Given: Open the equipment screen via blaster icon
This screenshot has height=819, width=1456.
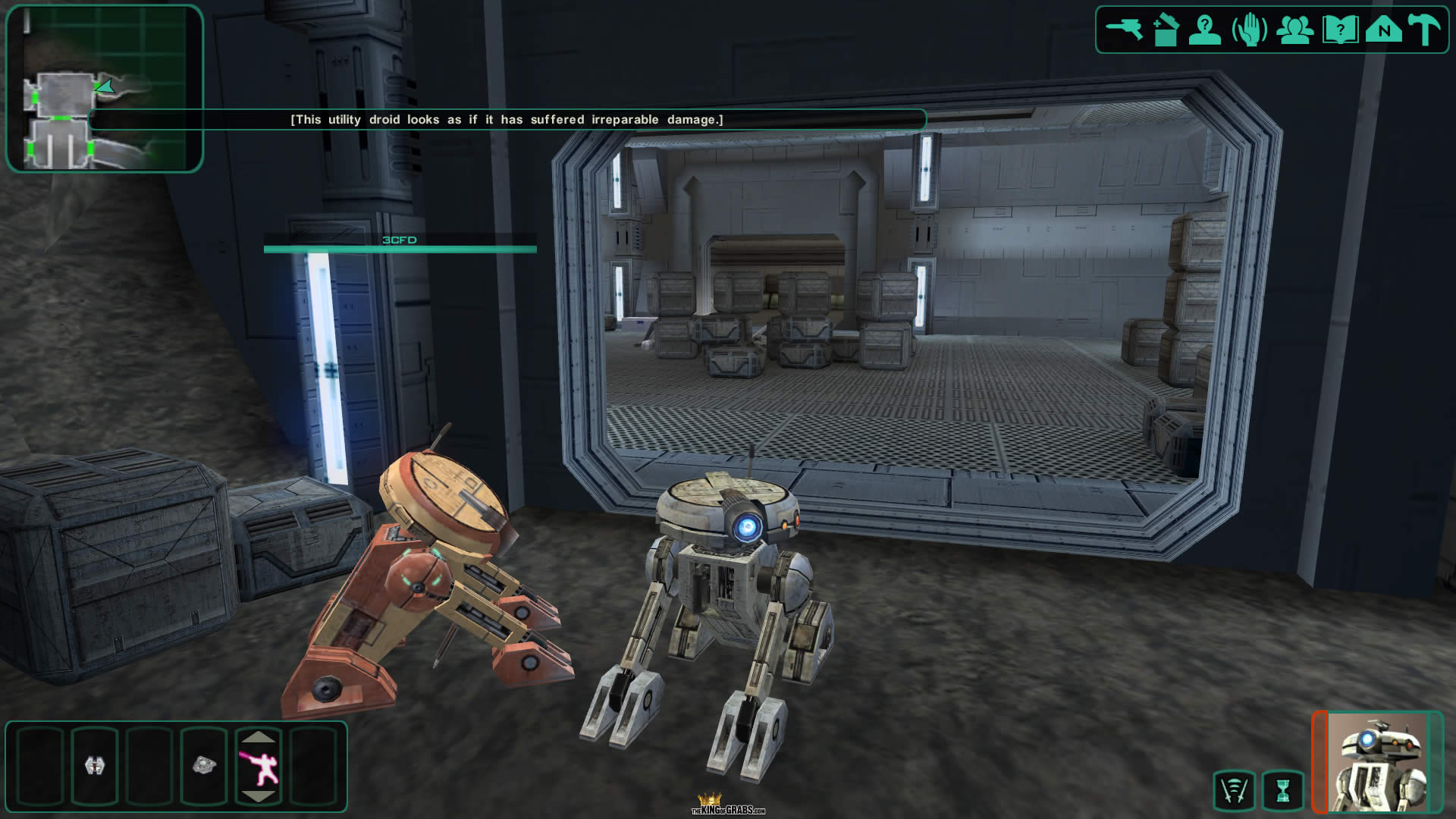Looking at the screenshot, I should 1124,30.
